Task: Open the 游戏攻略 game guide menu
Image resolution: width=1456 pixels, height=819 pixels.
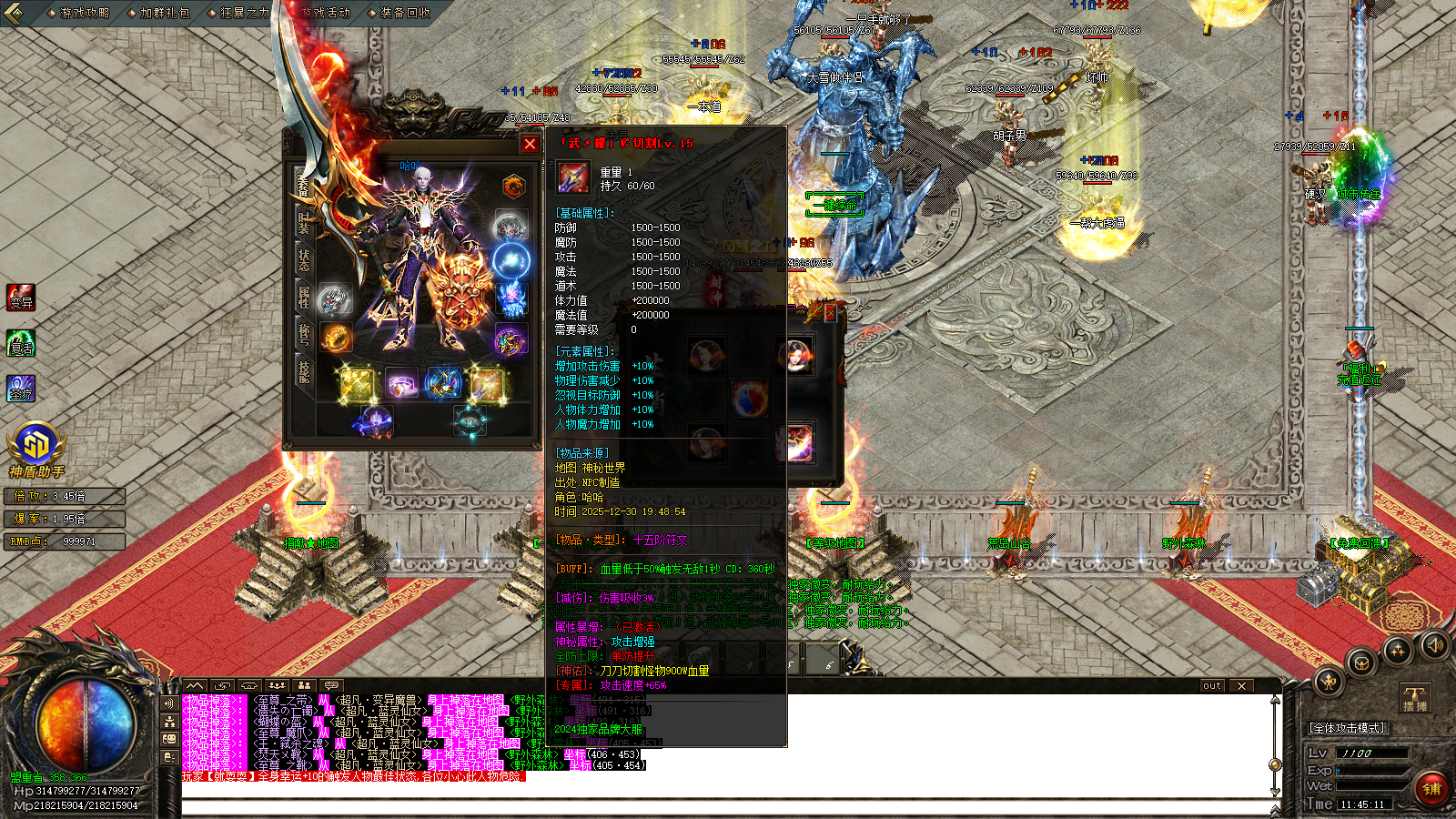Action: coord(84,13)
